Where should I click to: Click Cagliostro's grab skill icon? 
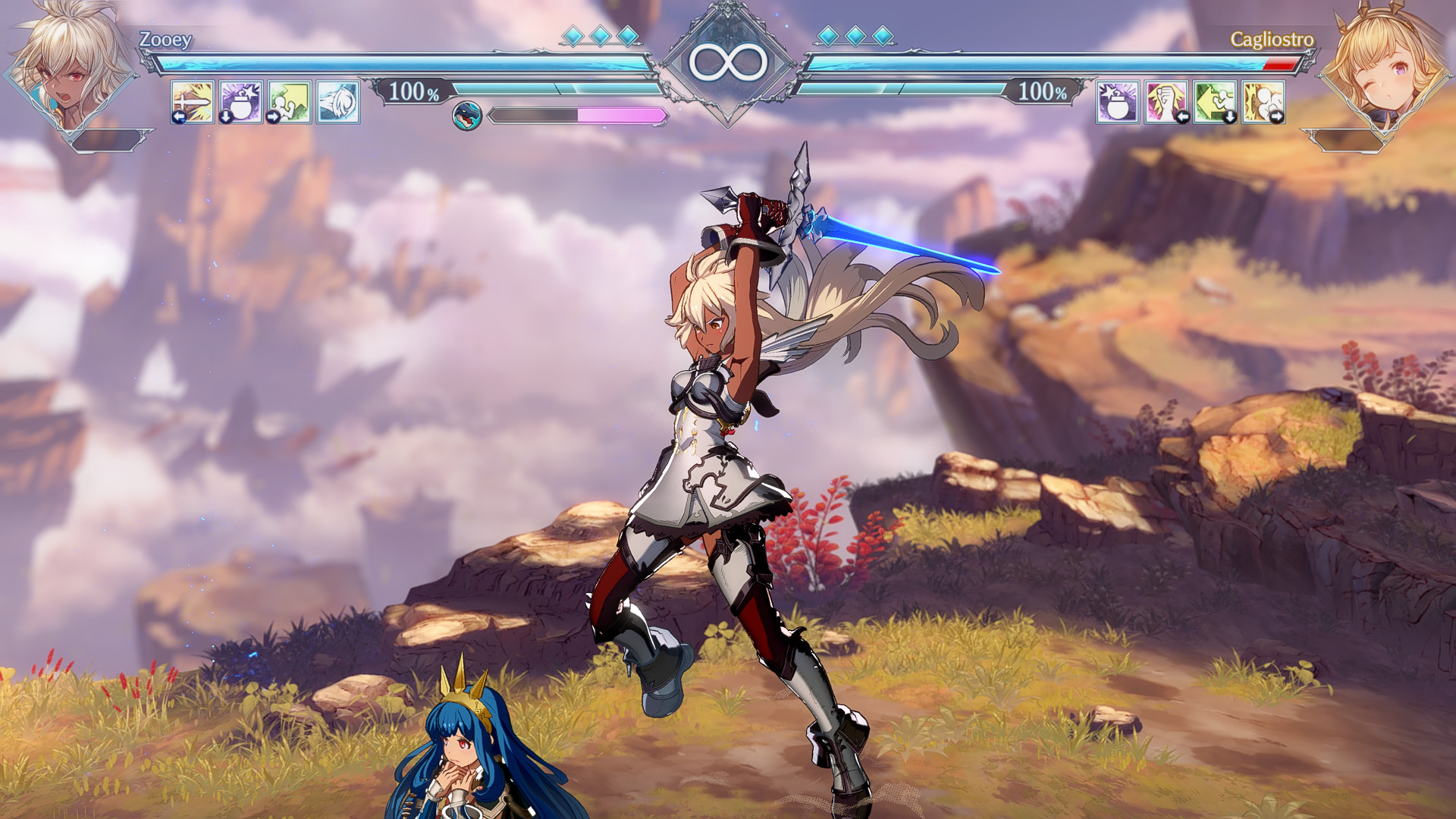tap(1261, 103)
